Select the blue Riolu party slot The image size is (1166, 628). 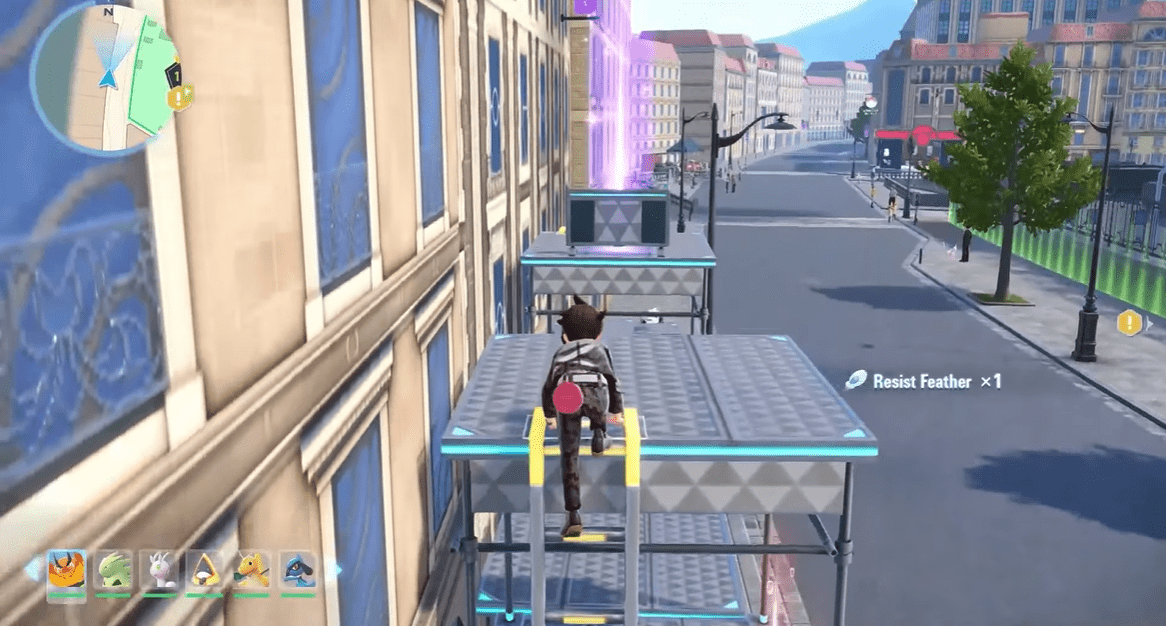(298, 571)
